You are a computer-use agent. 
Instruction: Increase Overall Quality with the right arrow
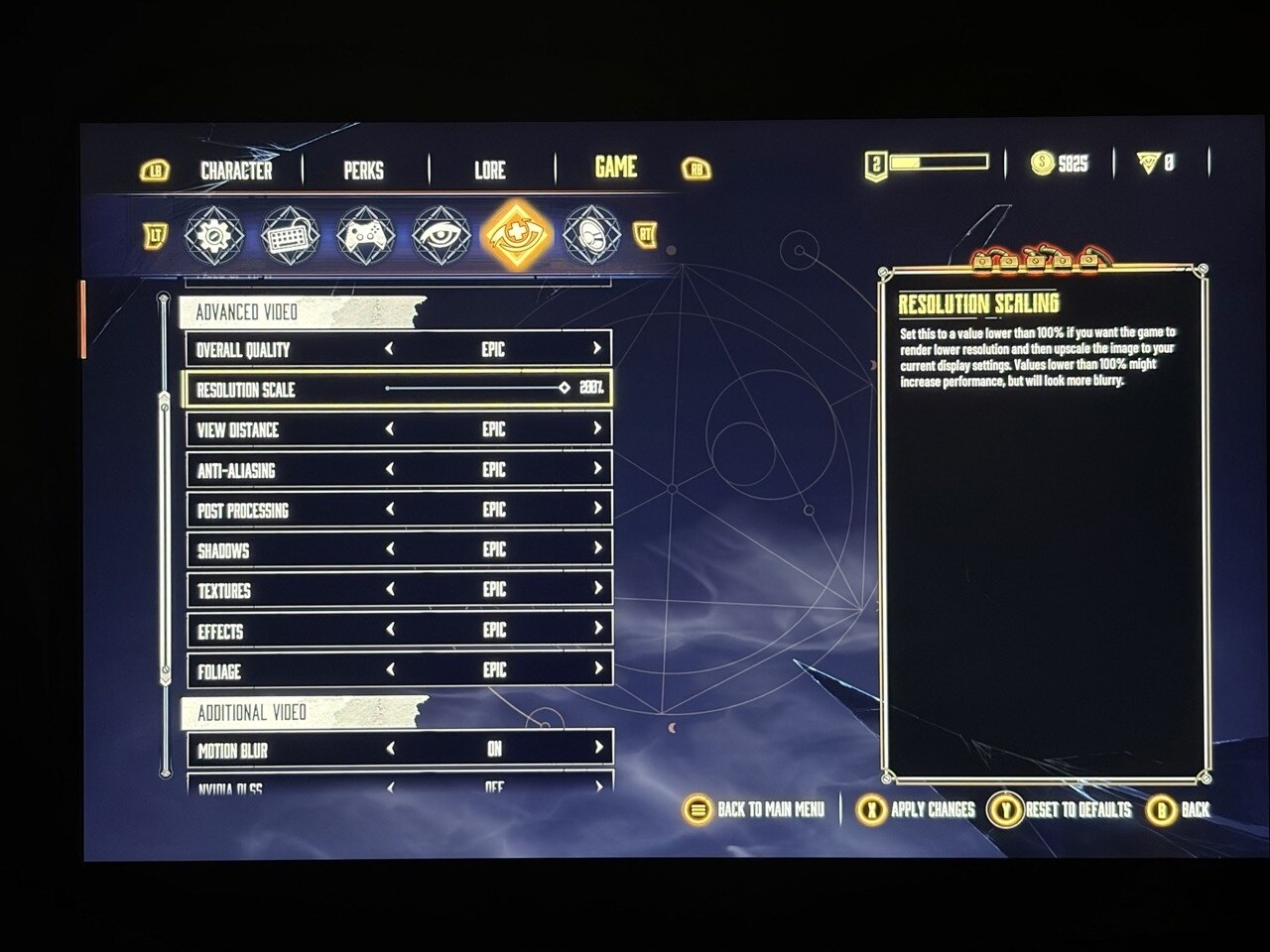pyautogui.click(x=596, y=349)
